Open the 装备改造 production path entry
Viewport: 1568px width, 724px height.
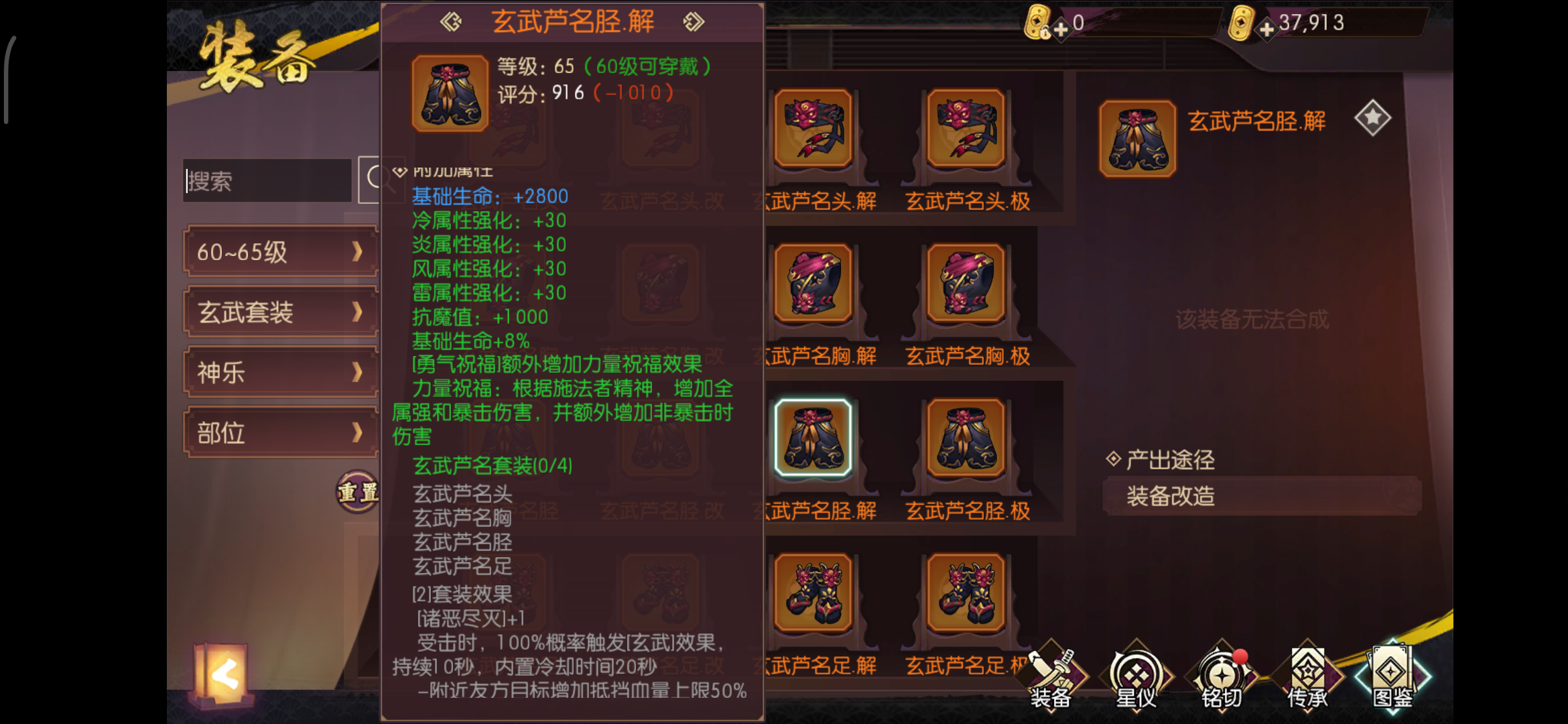coord(1260,496)
